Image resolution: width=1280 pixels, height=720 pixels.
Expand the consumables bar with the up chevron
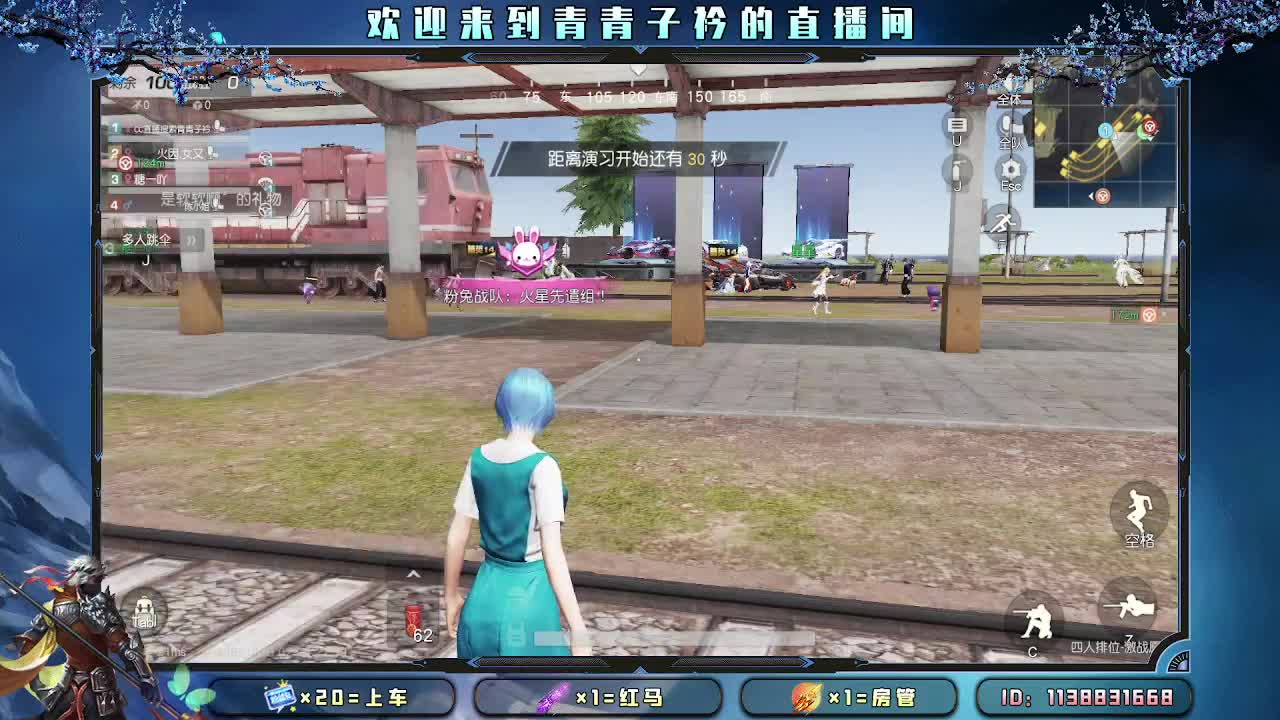click(x=413, y=573)
